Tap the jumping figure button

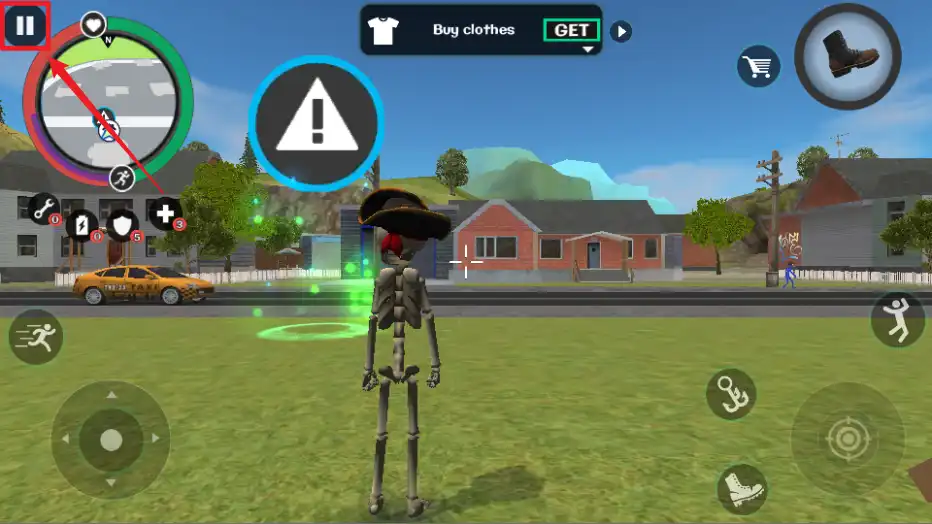[x=897, y=321]
